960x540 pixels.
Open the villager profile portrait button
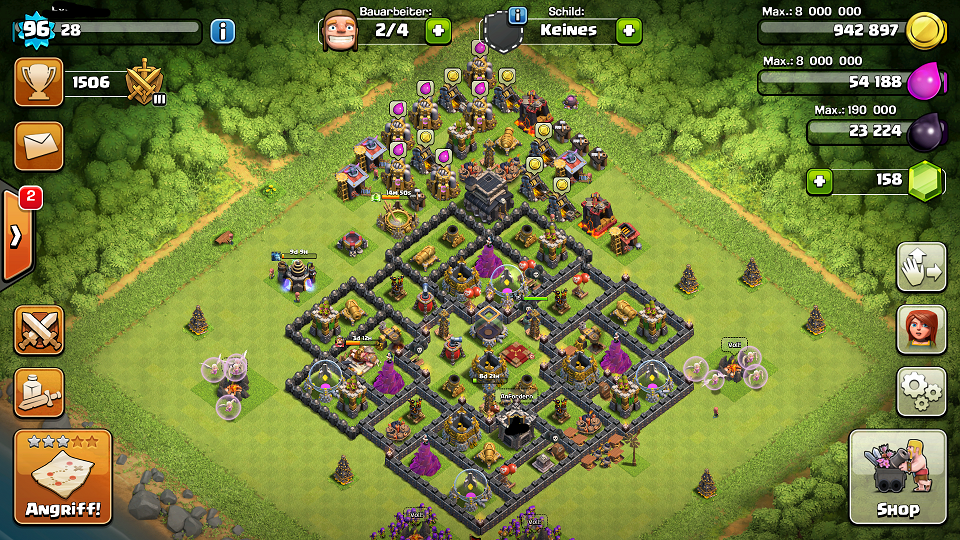tap(921, 329)
